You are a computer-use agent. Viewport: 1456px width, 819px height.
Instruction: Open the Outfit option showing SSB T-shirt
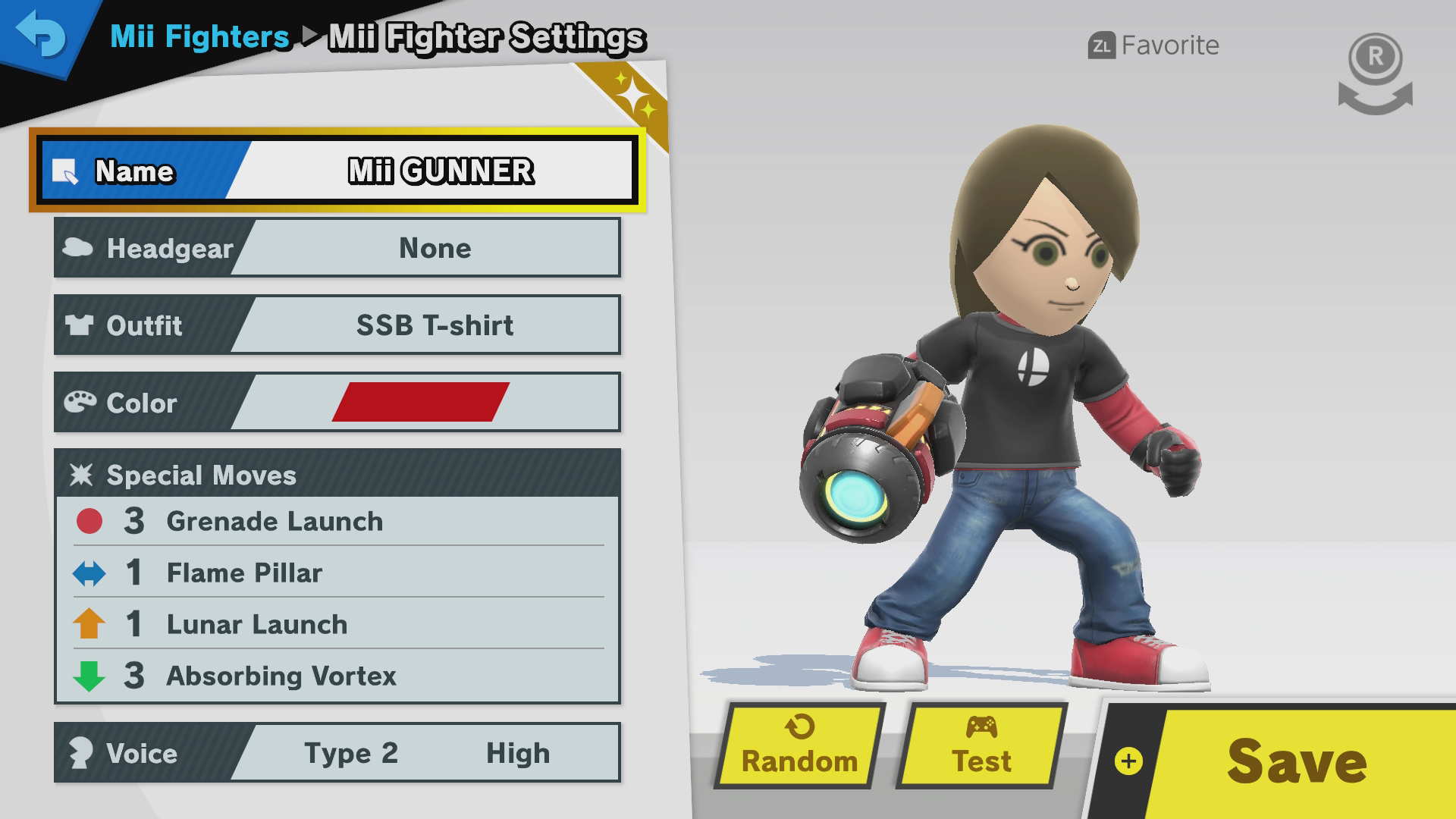pos(337,325)
